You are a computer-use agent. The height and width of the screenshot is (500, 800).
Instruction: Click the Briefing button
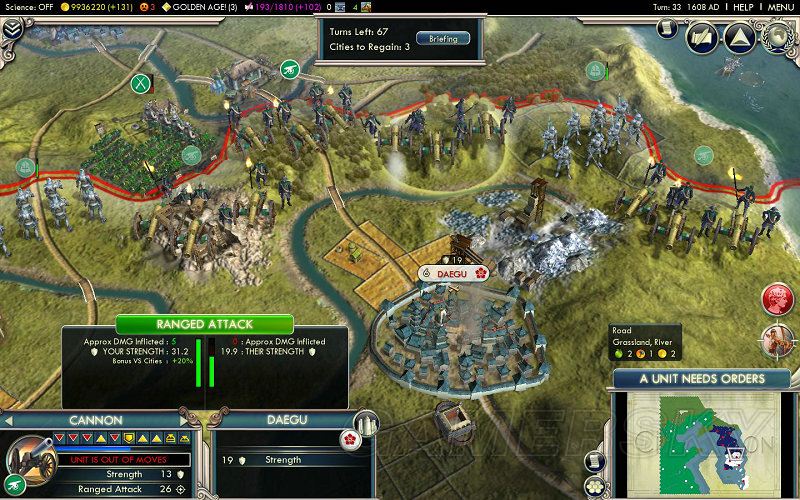tap(443, 39)
